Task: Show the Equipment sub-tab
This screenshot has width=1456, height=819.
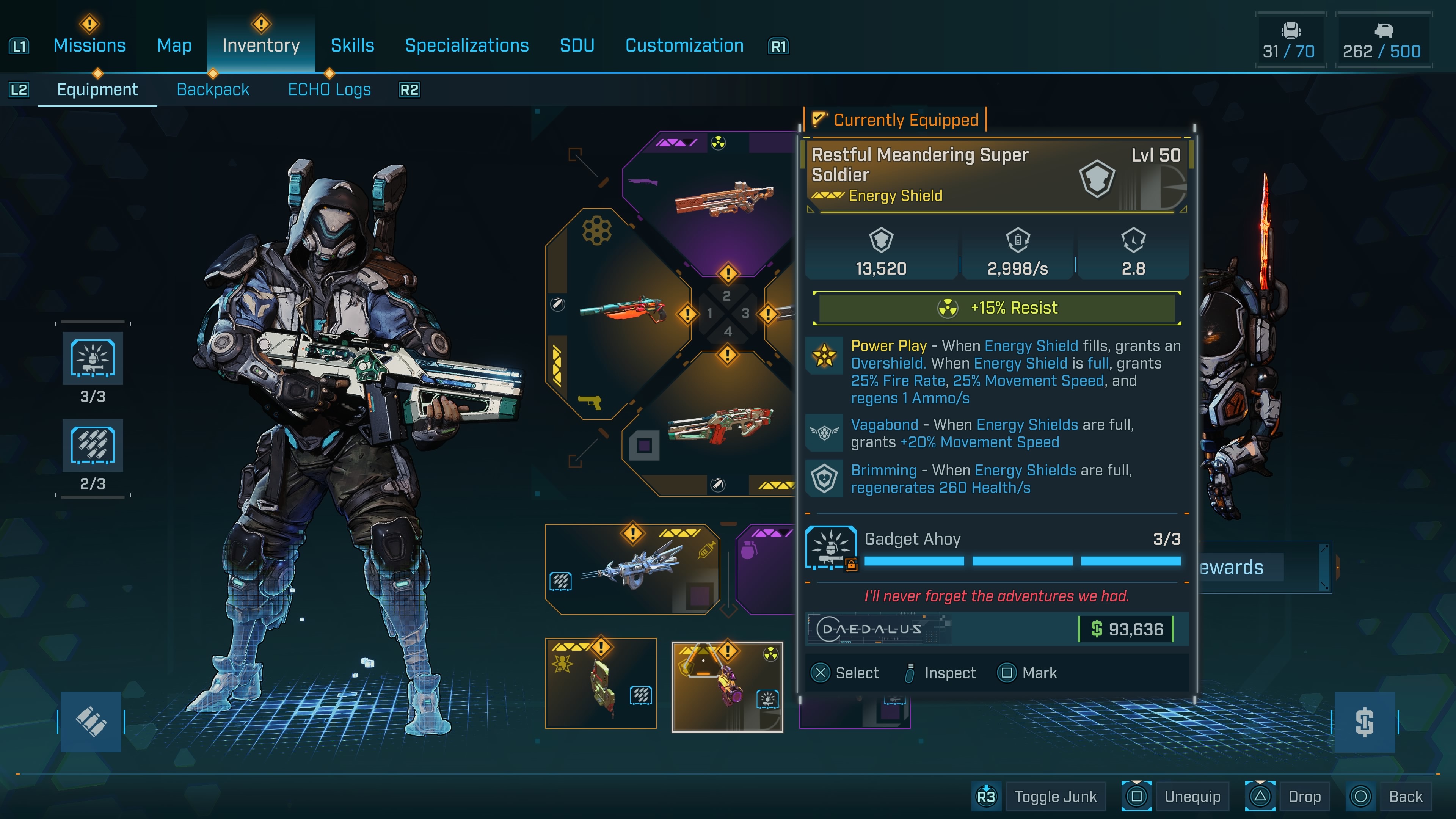Action: [x=97, y=89]
